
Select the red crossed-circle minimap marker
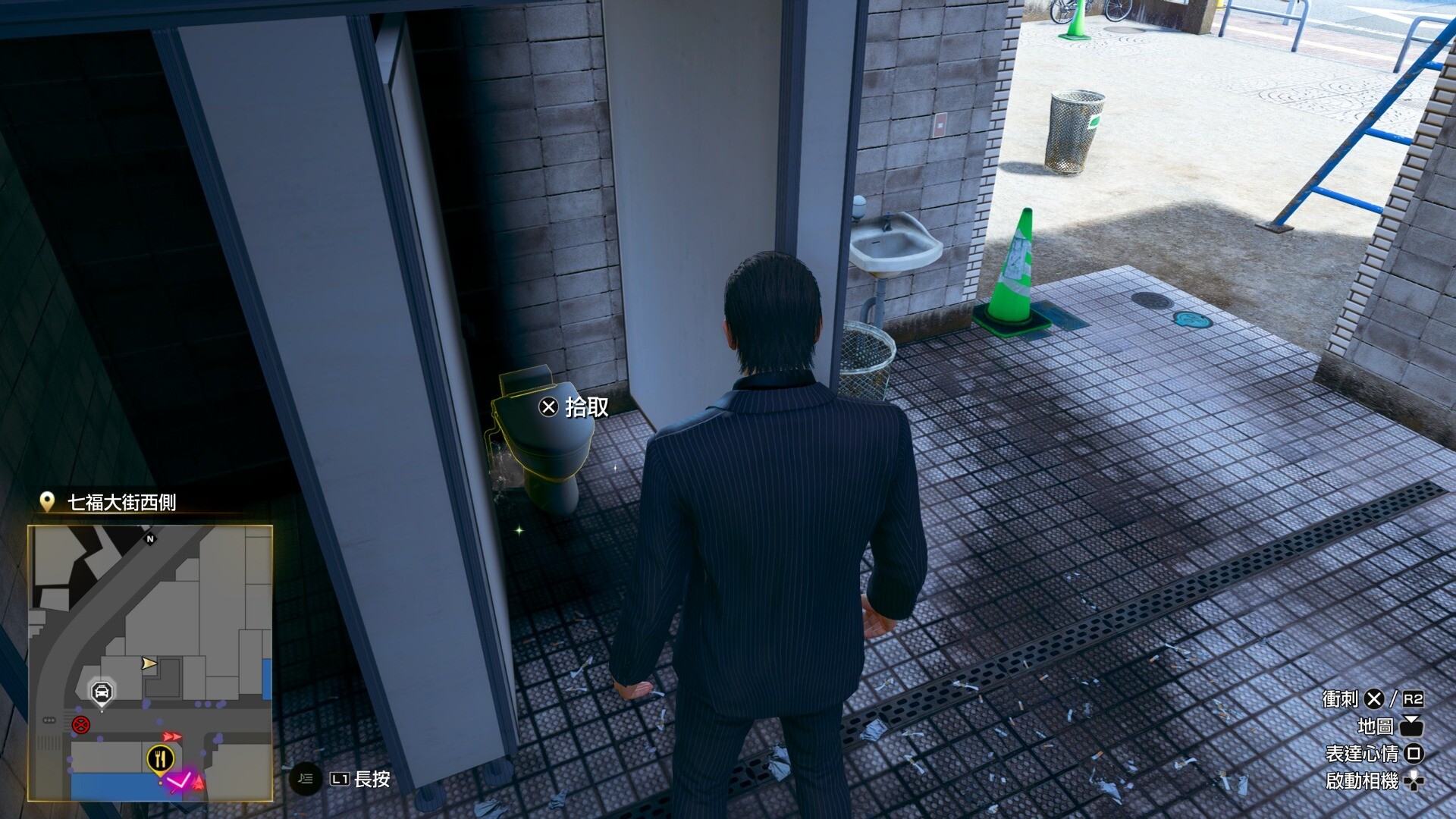(x=80, y=725)
